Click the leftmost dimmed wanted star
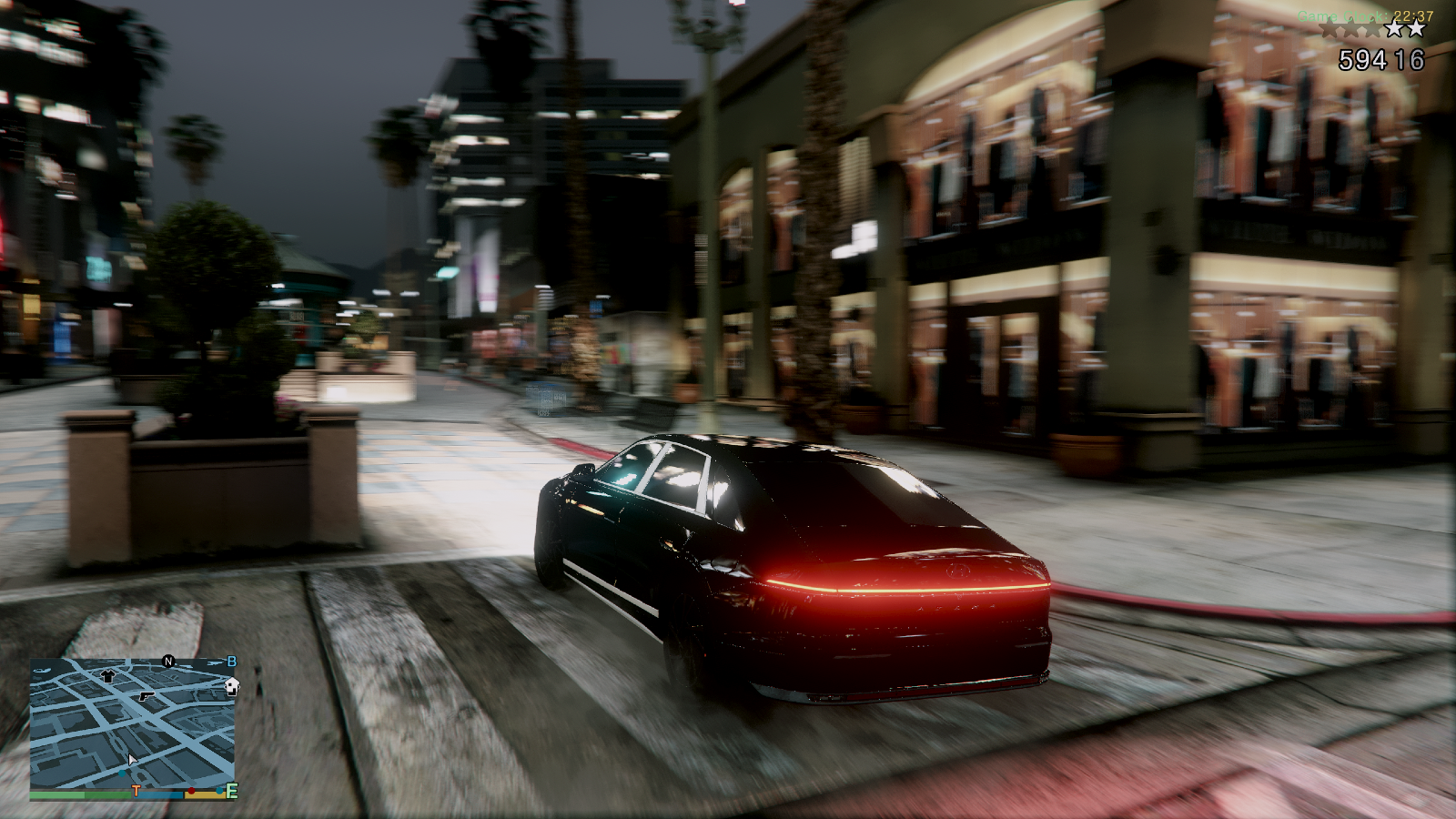 (1329, 30)
